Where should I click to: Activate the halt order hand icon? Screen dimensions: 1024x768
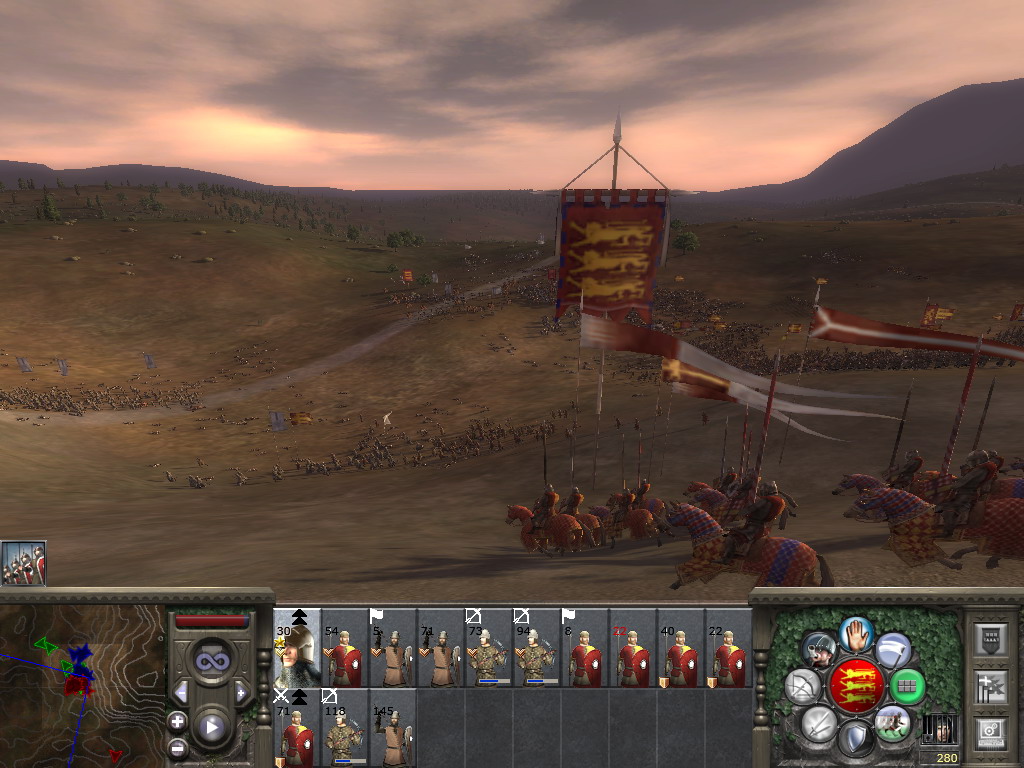pyautogui.click(x=855, y=632)
